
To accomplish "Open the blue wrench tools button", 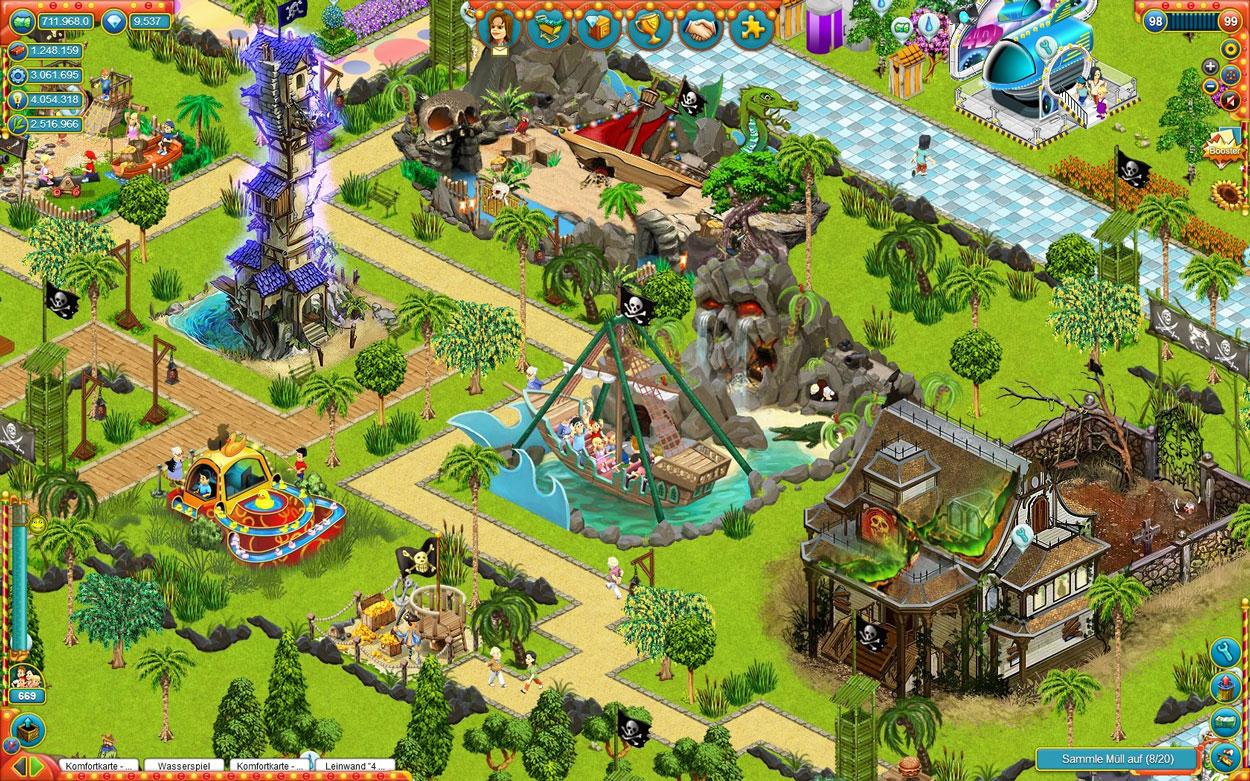I will (1225, 654).
